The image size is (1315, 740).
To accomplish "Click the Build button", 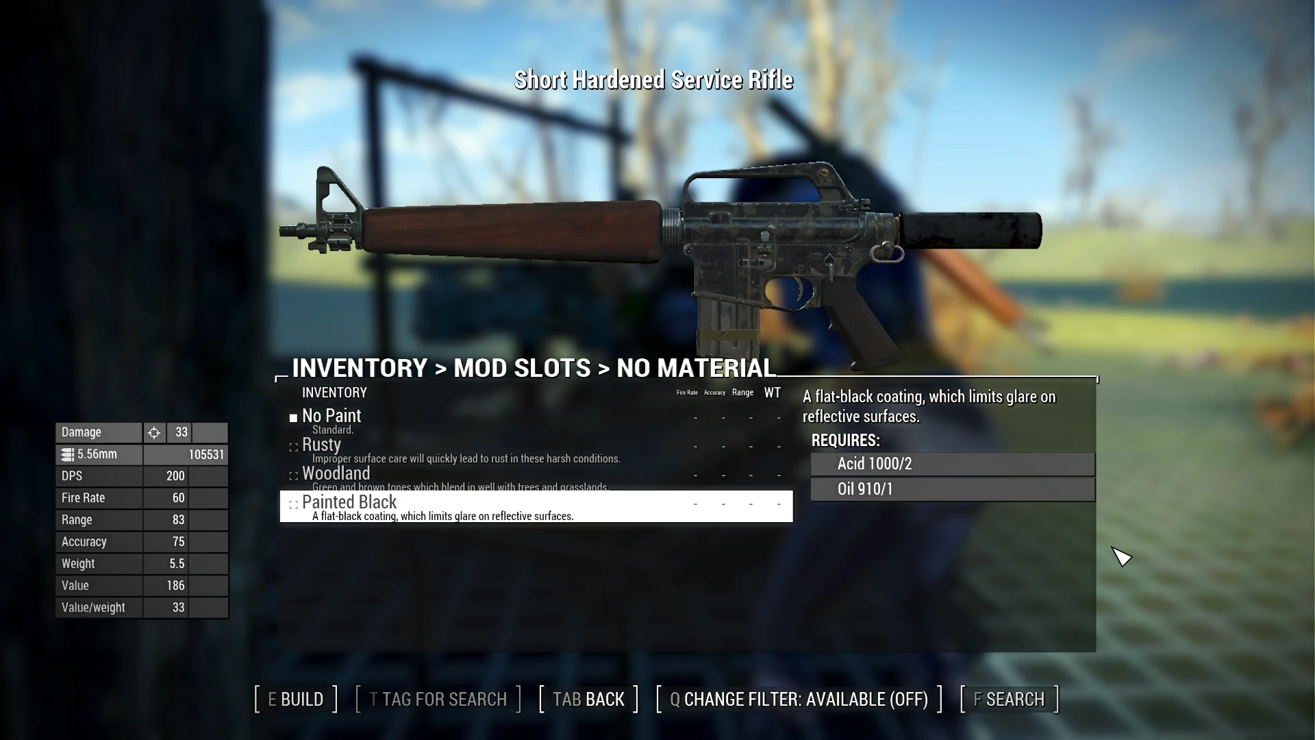I will coord(296,699).
